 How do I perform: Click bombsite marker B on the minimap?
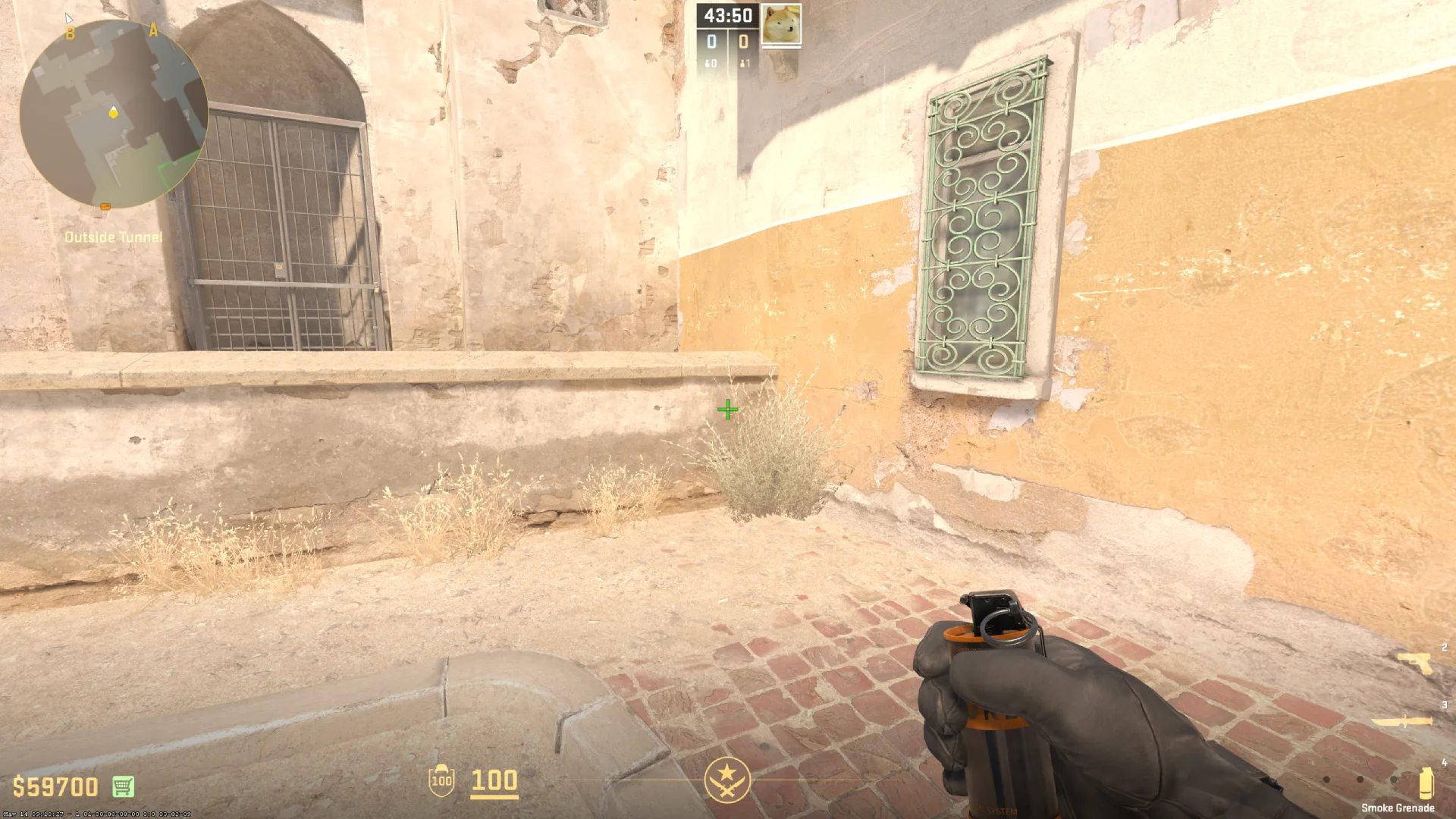[71, 32]
